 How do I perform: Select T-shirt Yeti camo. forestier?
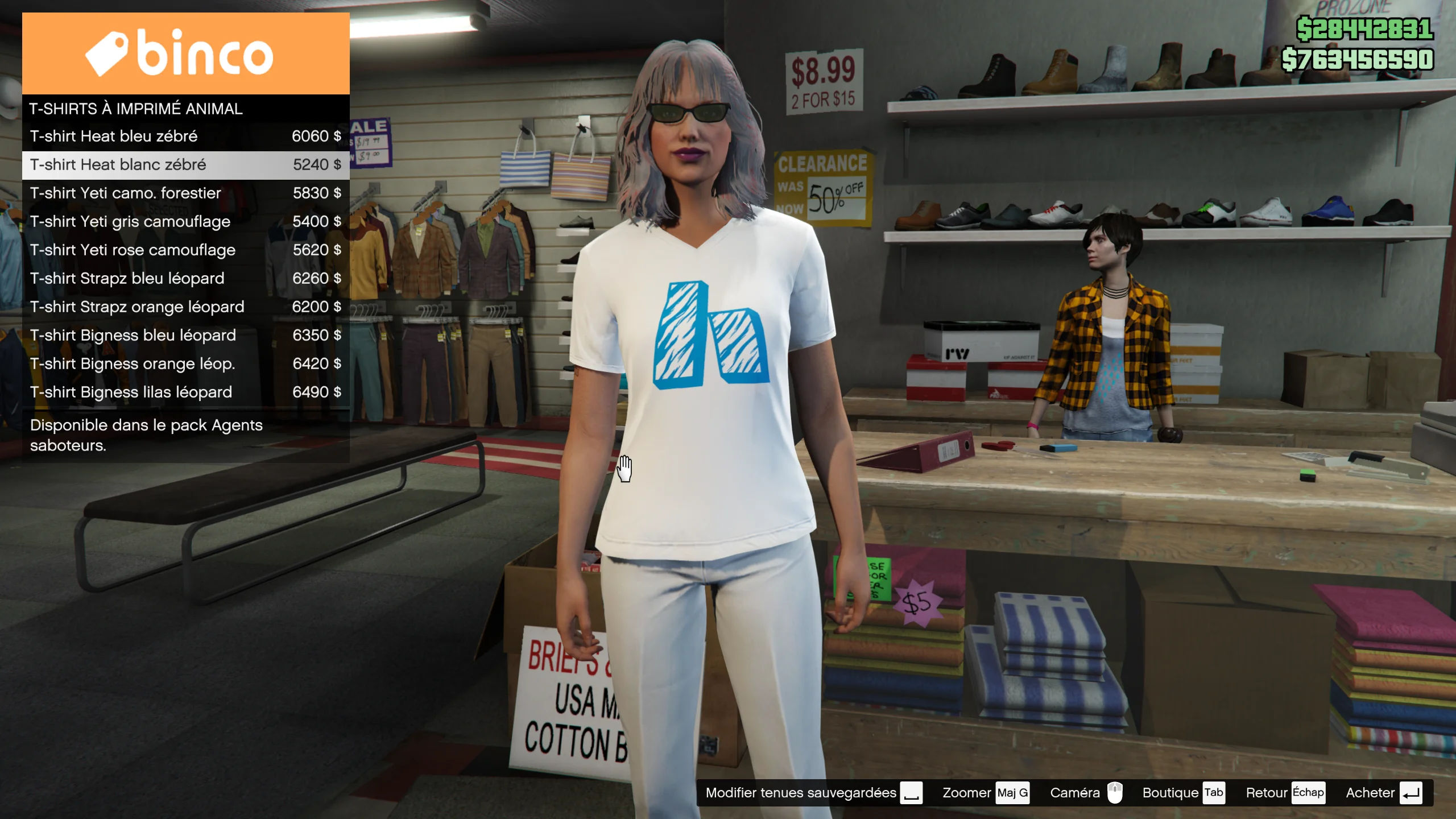click(x=185, y=193)
